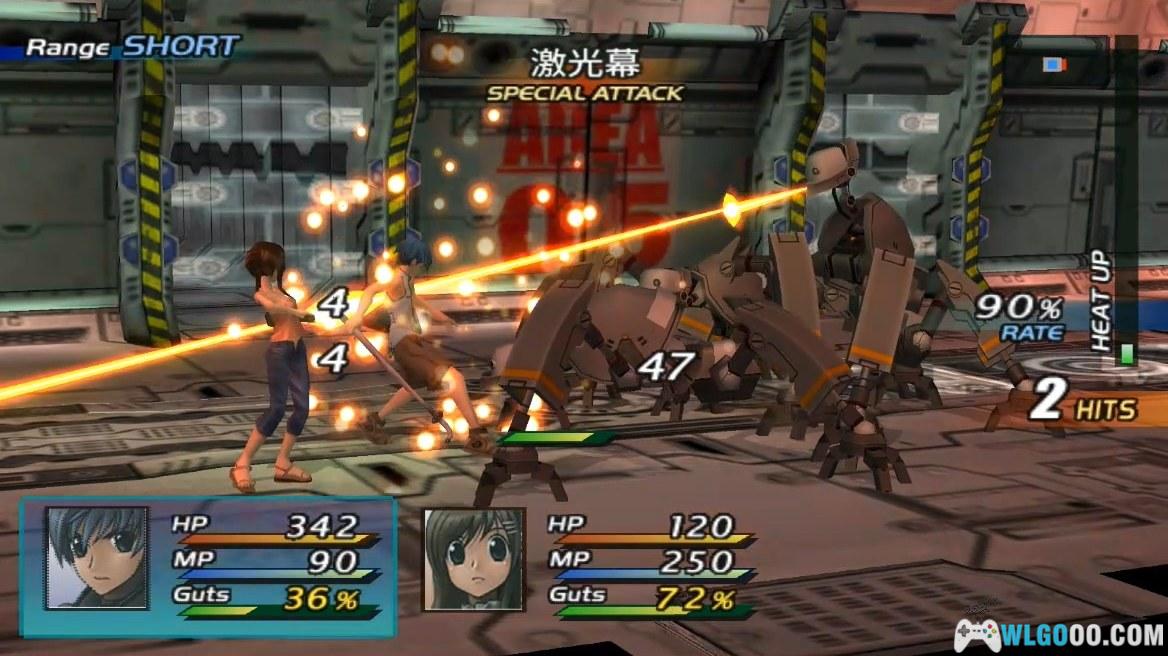Select the brown-haired girl's portrait

[474, 558]
